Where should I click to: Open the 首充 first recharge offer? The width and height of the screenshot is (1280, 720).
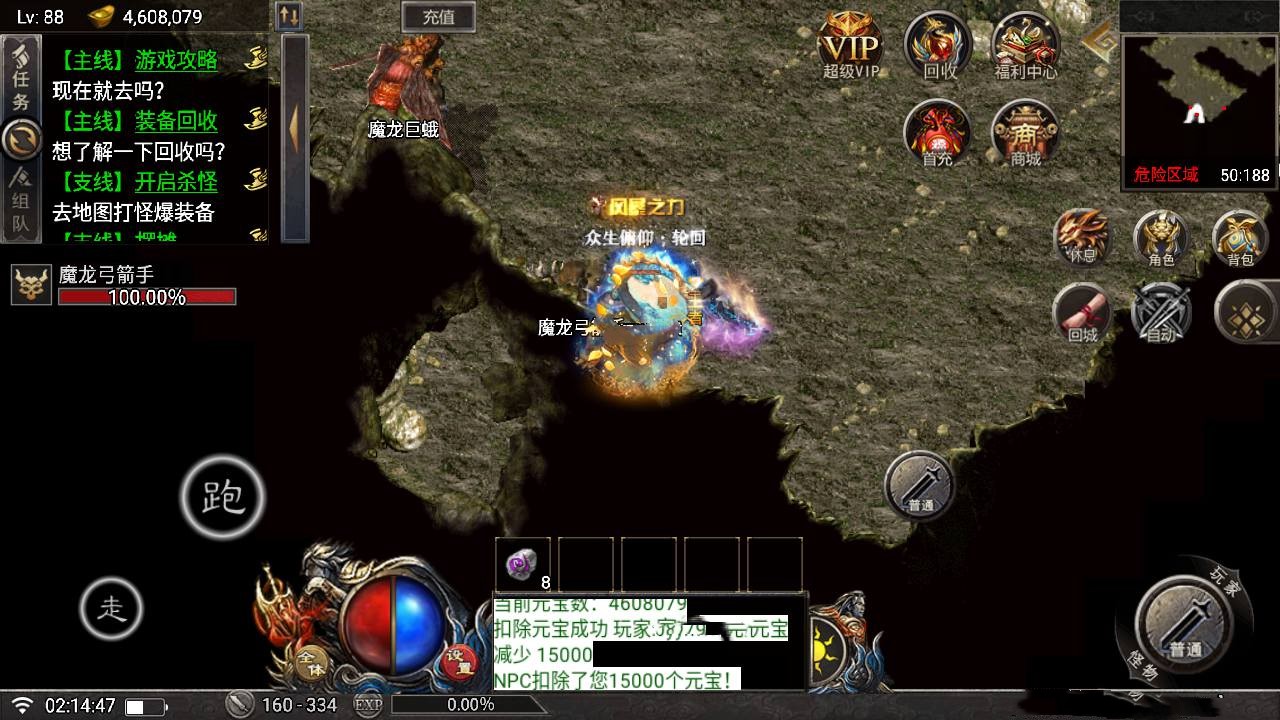pyautogui.click(x=937, y=133)
